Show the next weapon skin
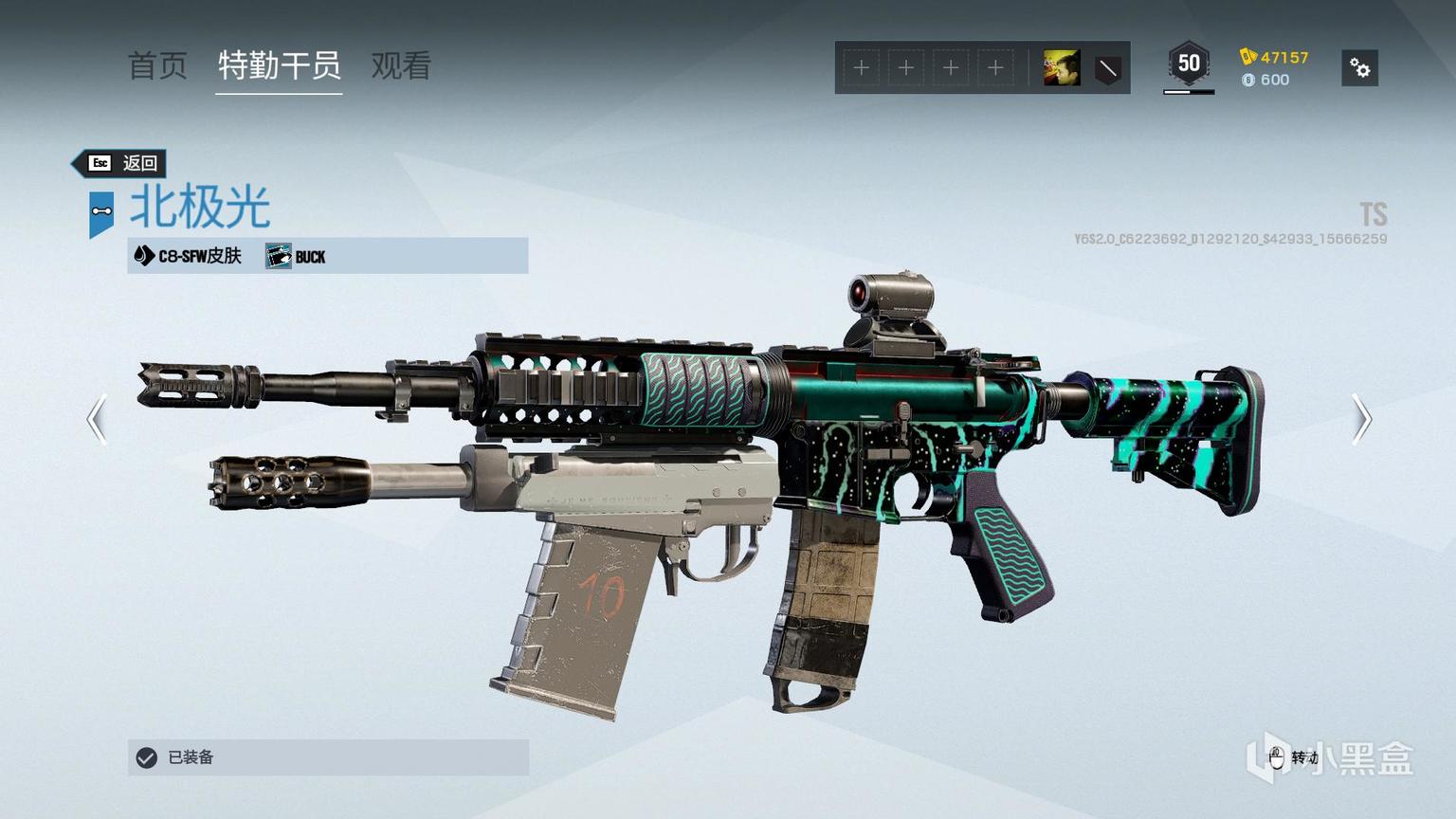 [1361, 419]
